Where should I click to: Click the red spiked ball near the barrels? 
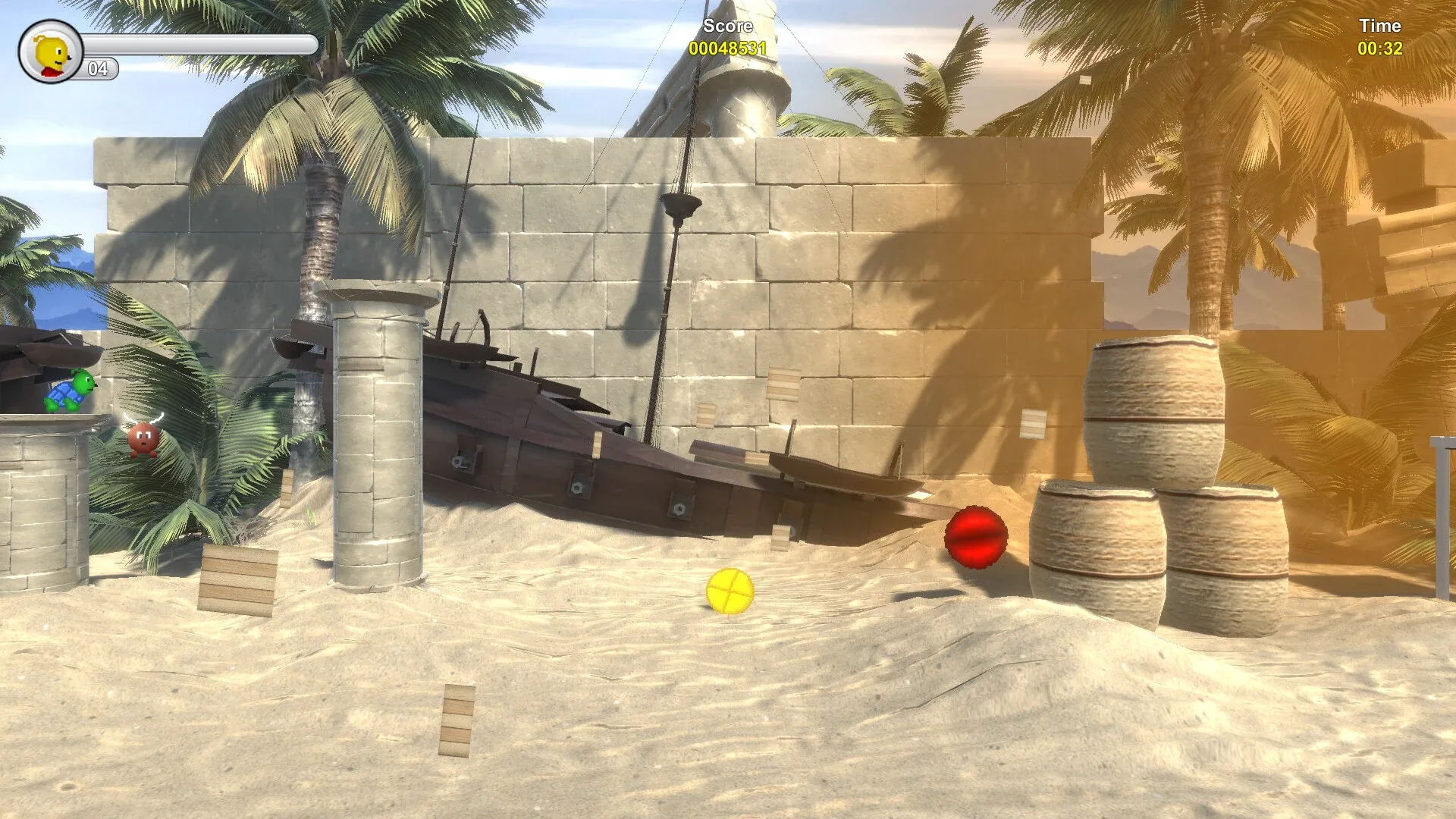click(975, 535)
